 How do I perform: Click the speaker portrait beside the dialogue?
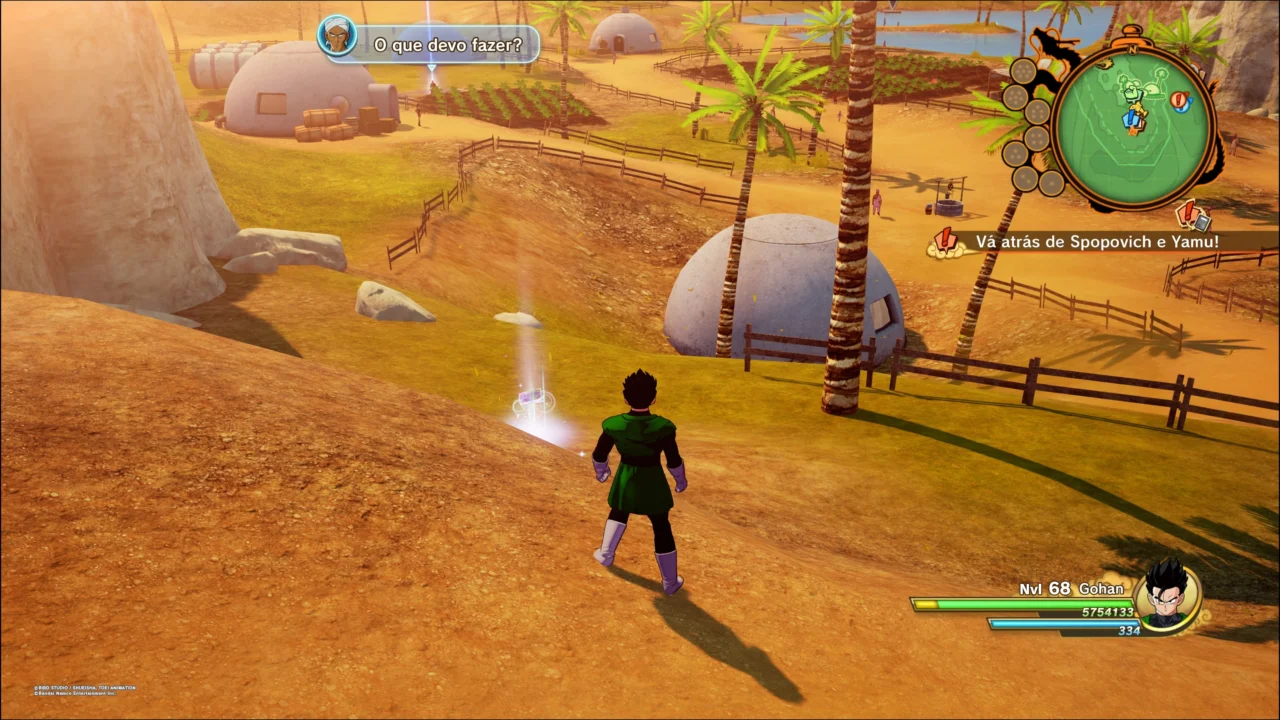click(337, 37)
